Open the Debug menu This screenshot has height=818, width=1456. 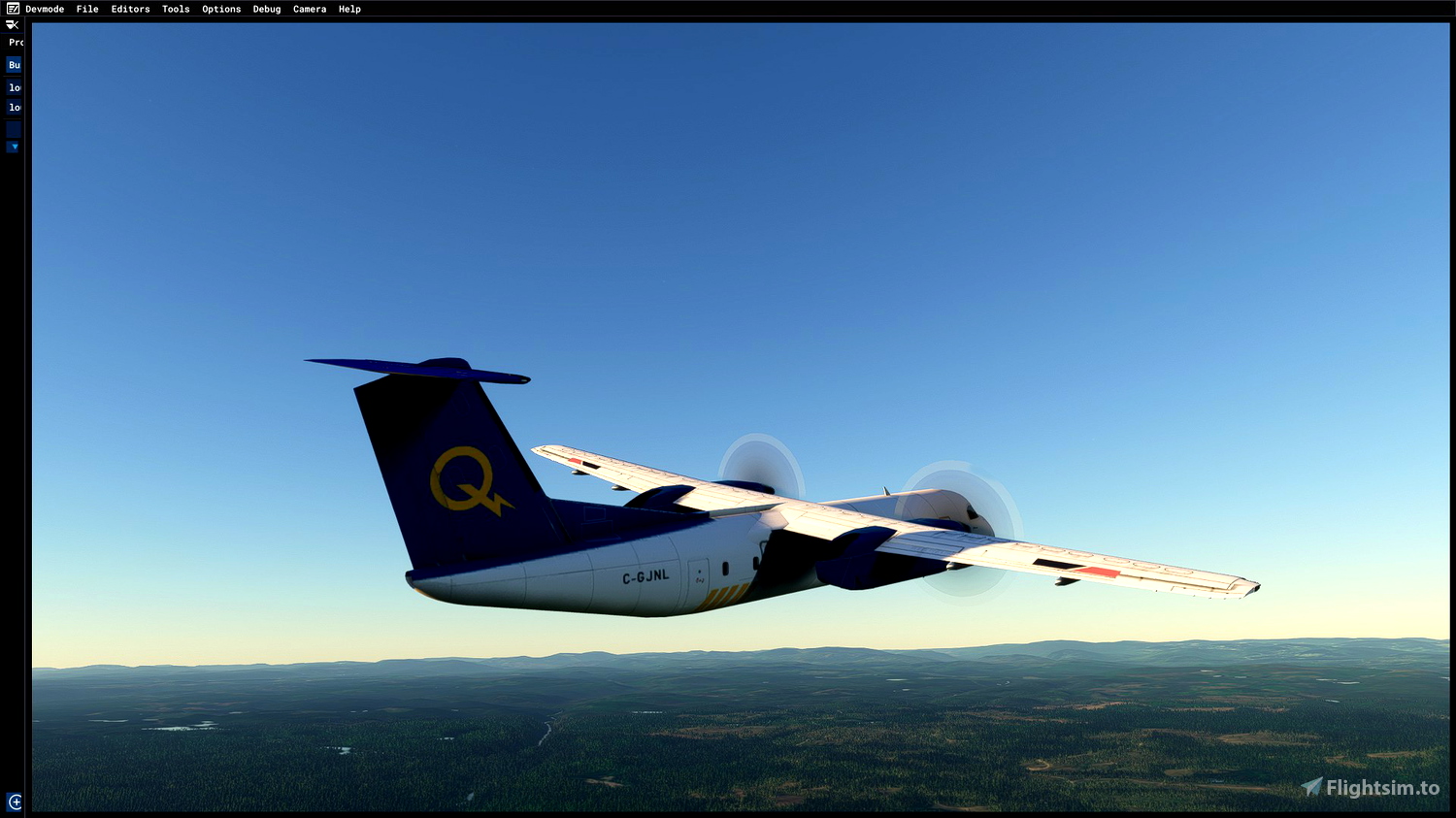[266, 9]
